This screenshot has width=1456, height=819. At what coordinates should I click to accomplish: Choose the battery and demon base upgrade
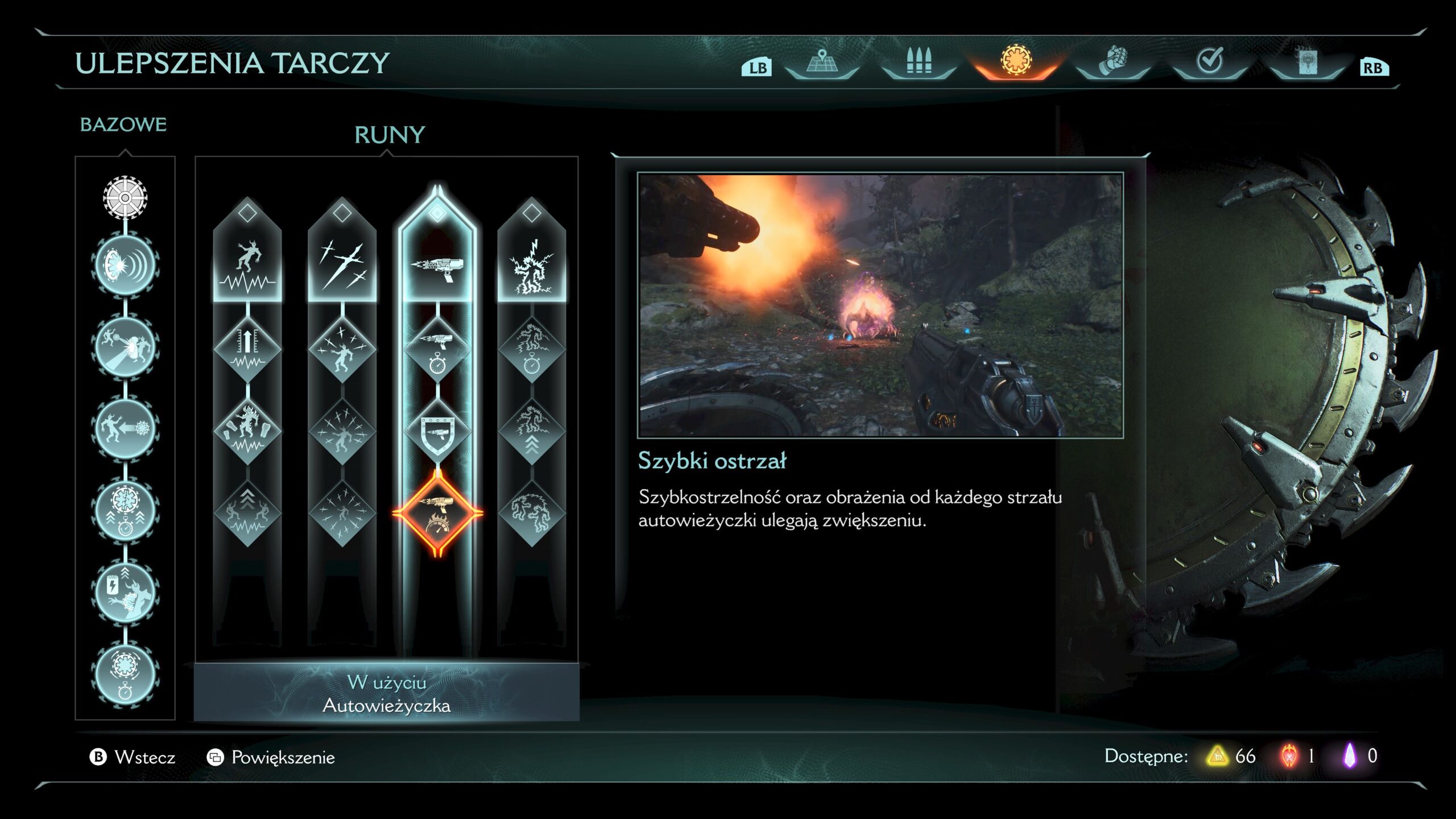click(125, 591)
